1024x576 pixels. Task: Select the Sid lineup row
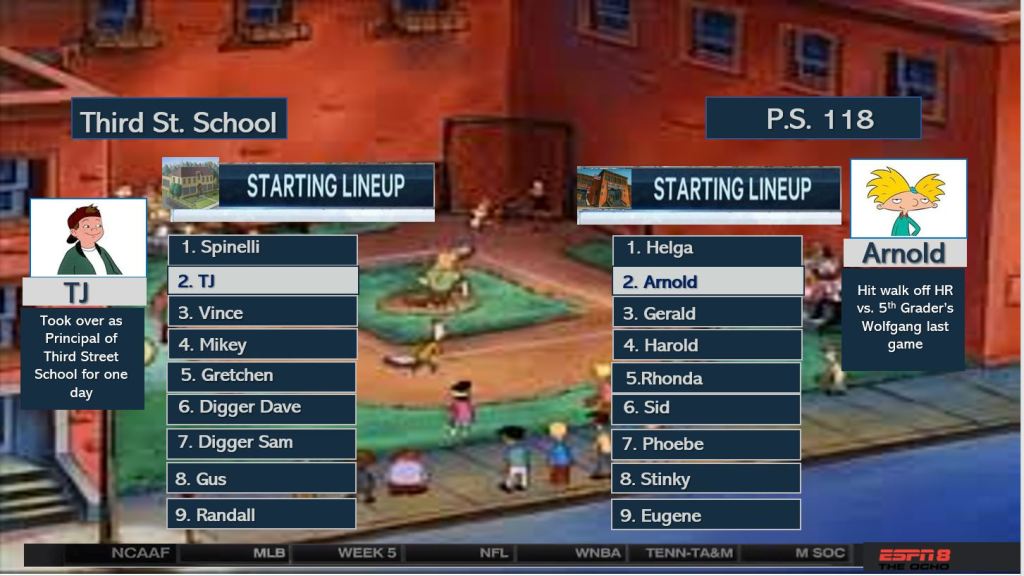pyautogui.click(x=707, y=408)
